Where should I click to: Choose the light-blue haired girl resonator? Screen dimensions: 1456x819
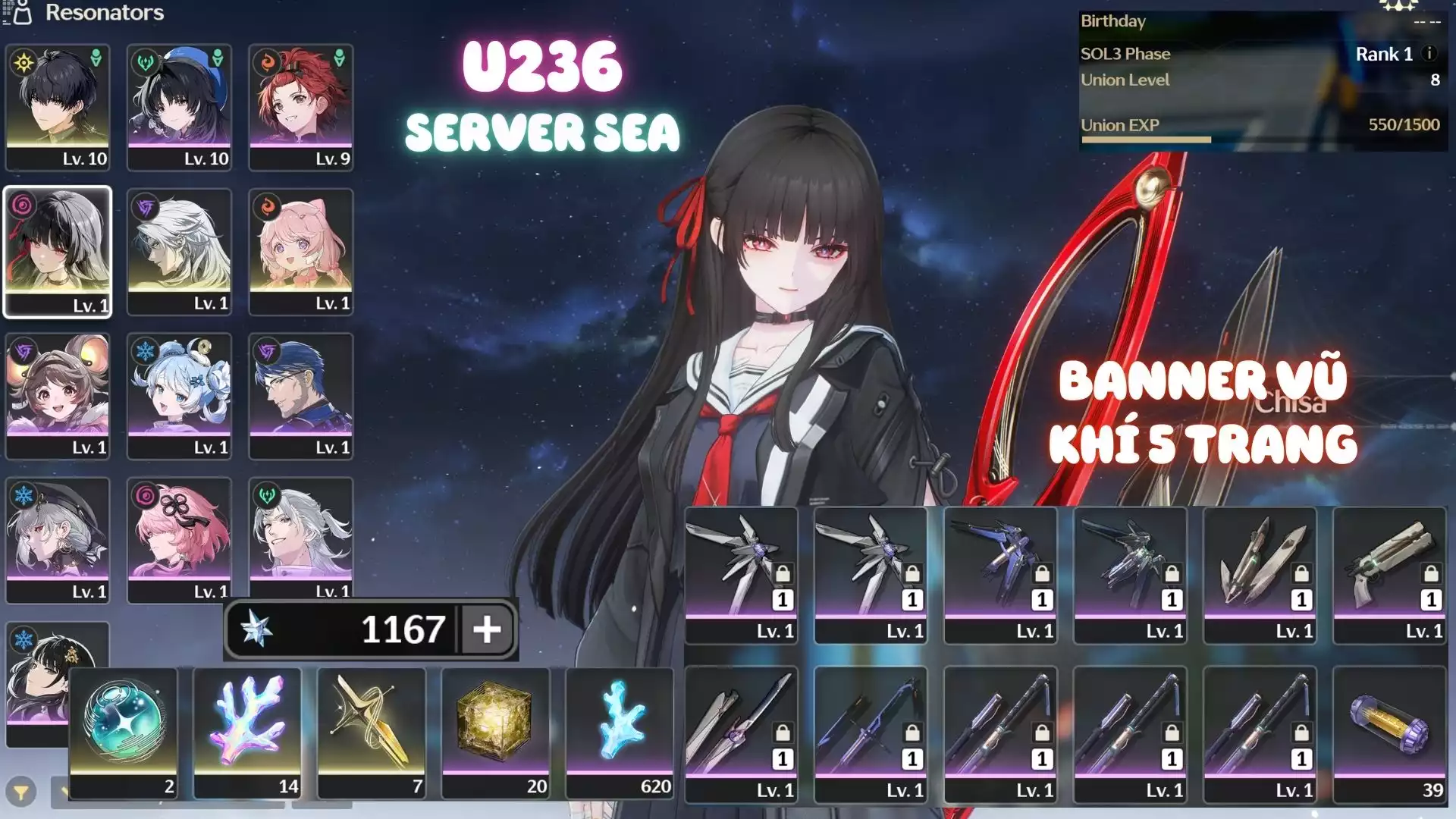tap(179, 395)
